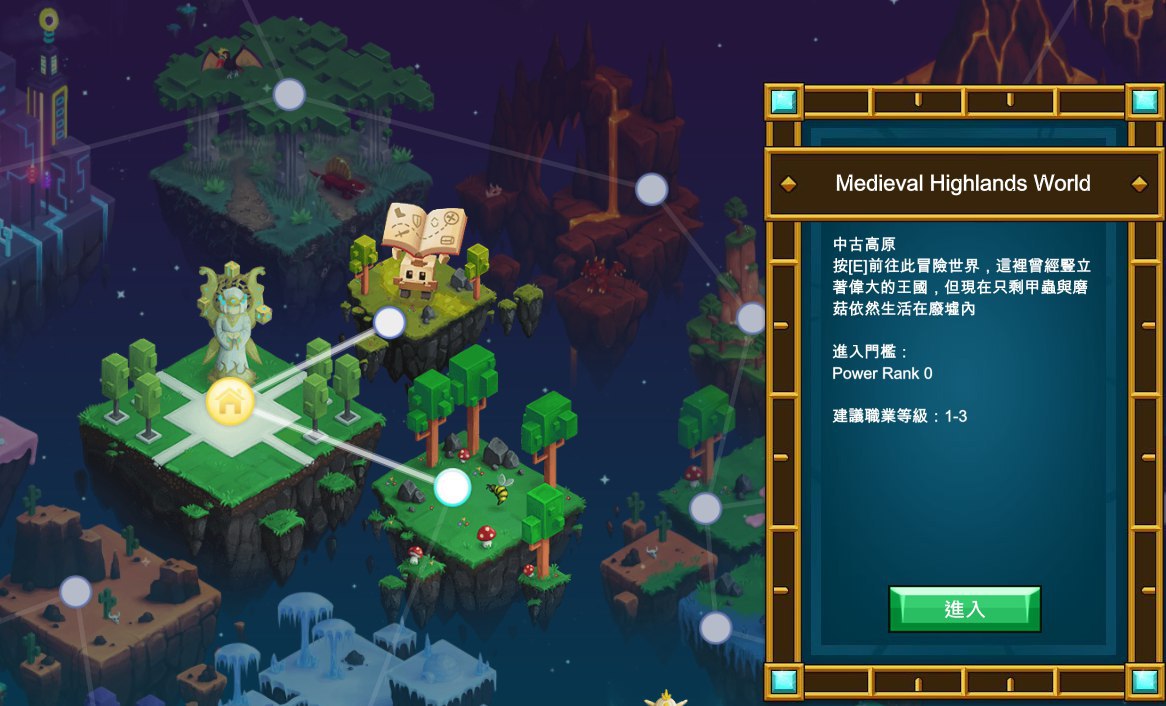Choose the node on the desert cactus island
Screen dimensions: 1166x706
tap(76, 591)
